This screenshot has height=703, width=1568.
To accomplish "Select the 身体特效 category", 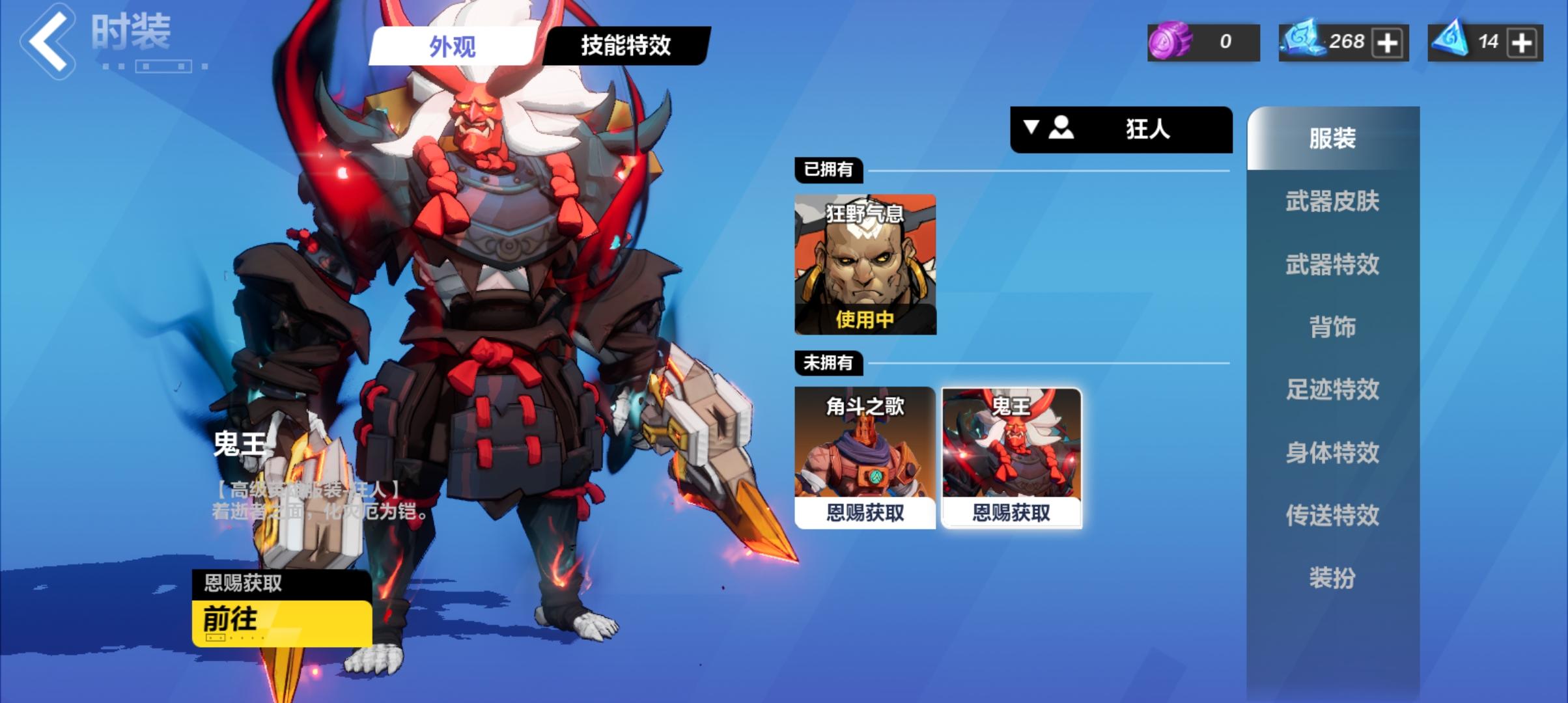I will click(x=1333, y=452).
